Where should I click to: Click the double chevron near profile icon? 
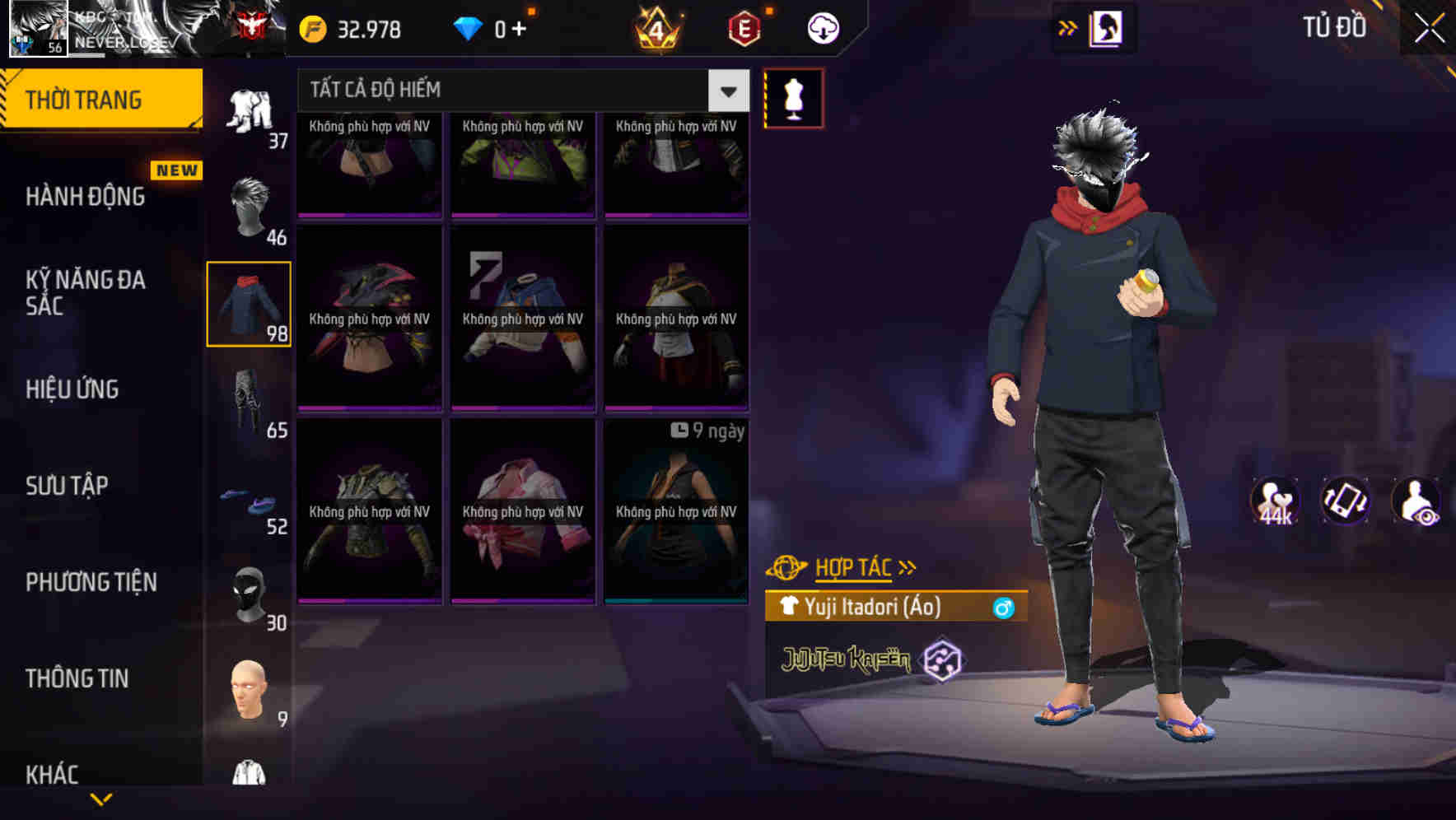1066,27
